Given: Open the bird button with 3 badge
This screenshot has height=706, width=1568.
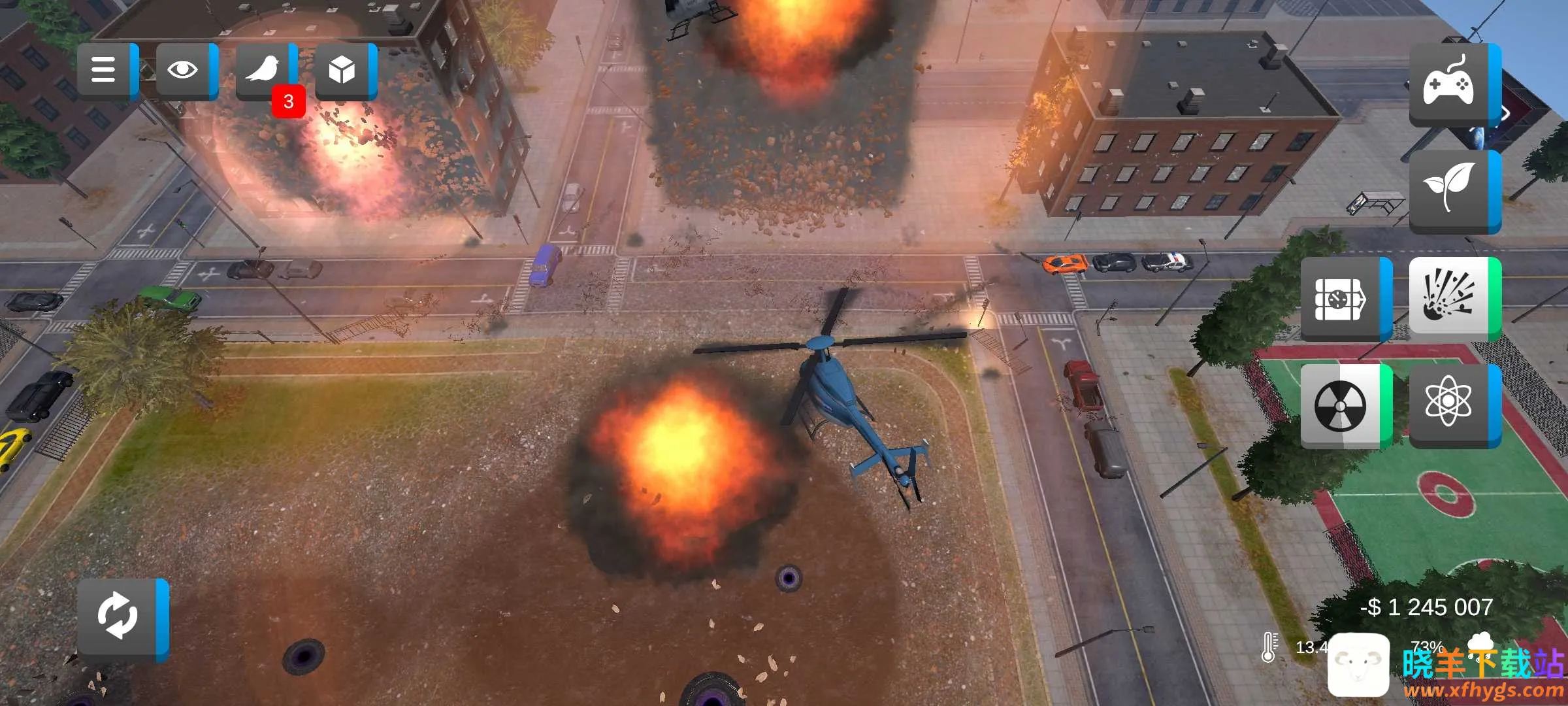Looking at the screenshot, I should pos(263,70).
